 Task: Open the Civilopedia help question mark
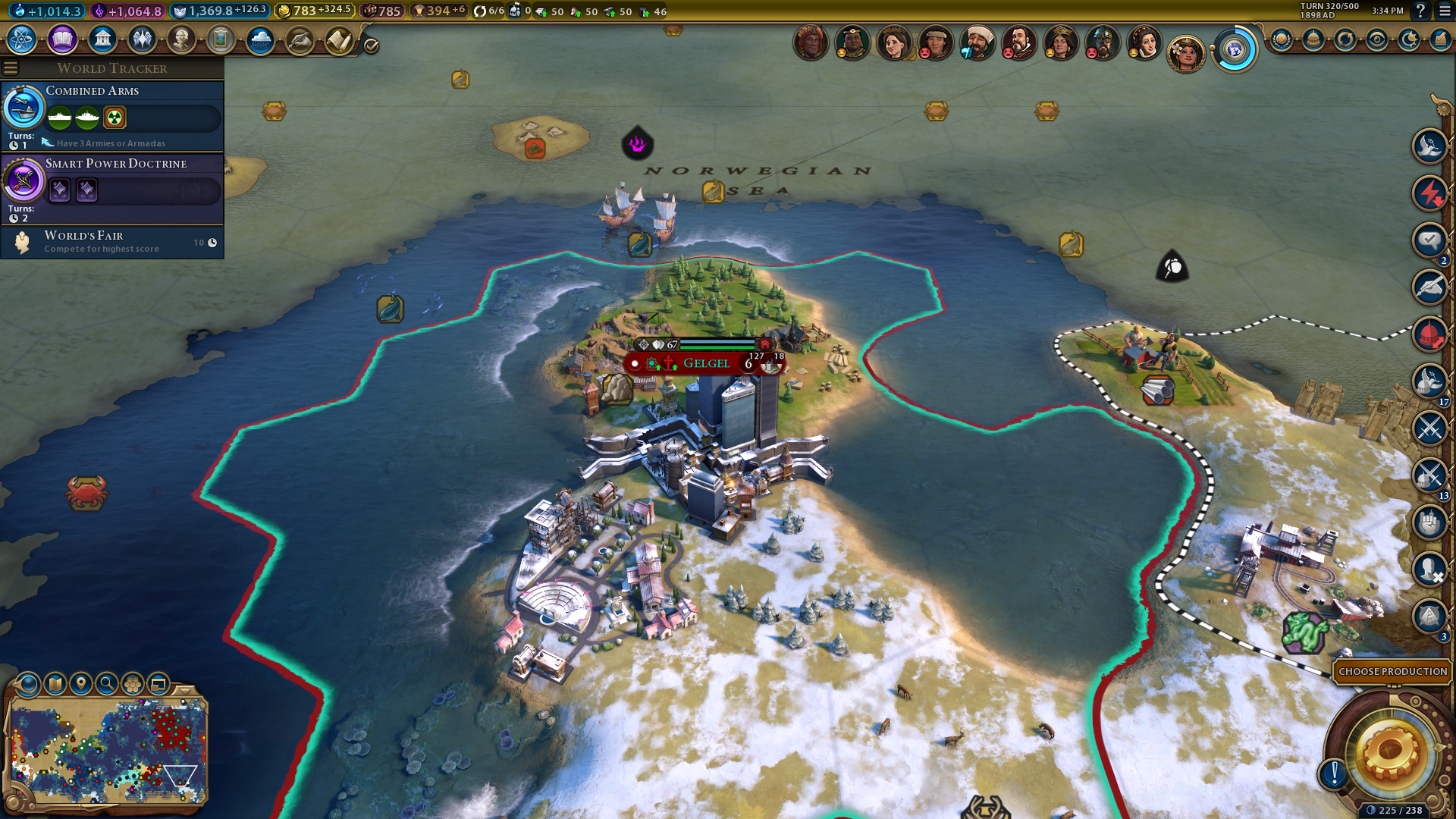(x=1420, y=11)
